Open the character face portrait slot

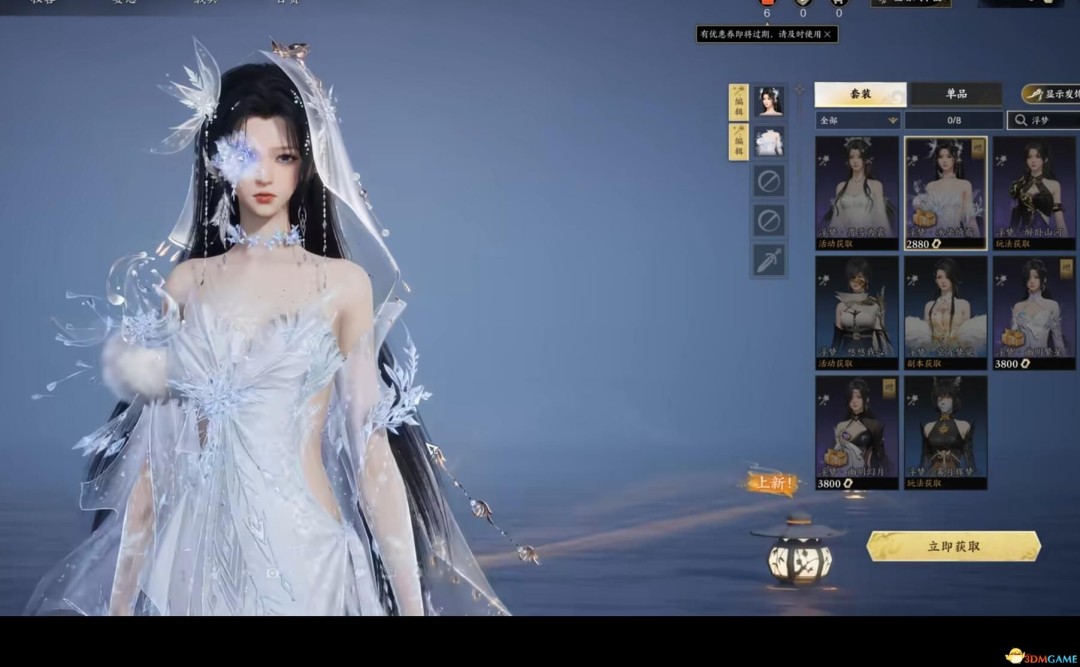click(x=769, y=101)
